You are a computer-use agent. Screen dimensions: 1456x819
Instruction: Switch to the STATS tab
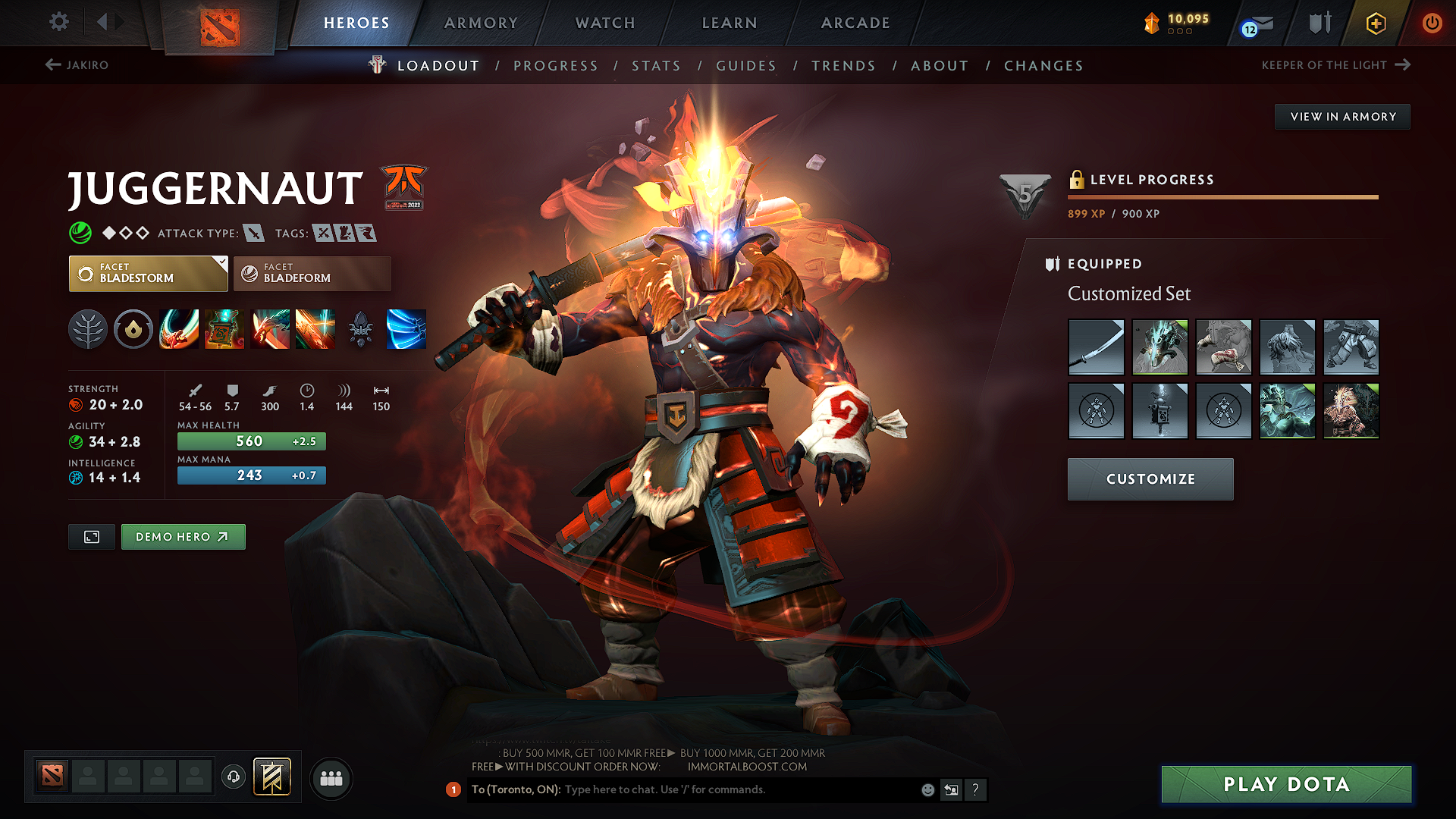point(656,65)
